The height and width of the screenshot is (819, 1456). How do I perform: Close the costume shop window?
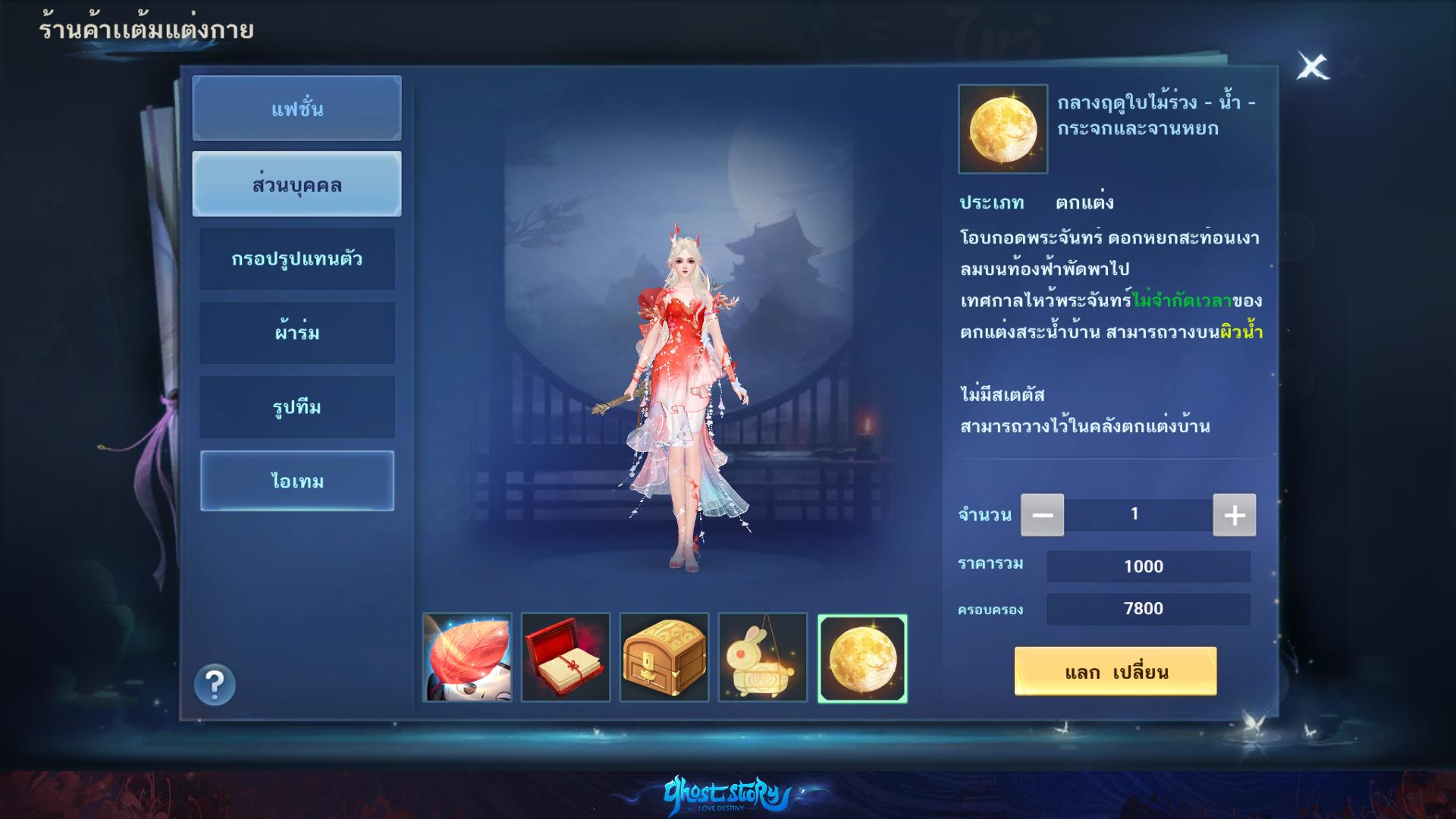click(x=1312, y=67)
